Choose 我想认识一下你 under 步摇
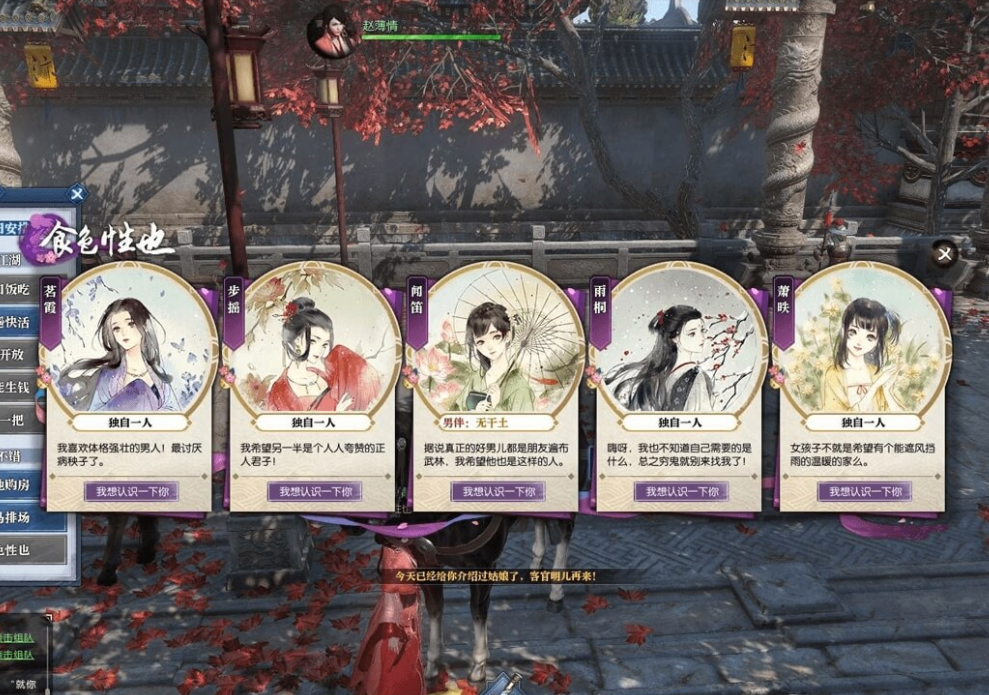The height and width of the screenshot is (695, 989). pos(314,491)
